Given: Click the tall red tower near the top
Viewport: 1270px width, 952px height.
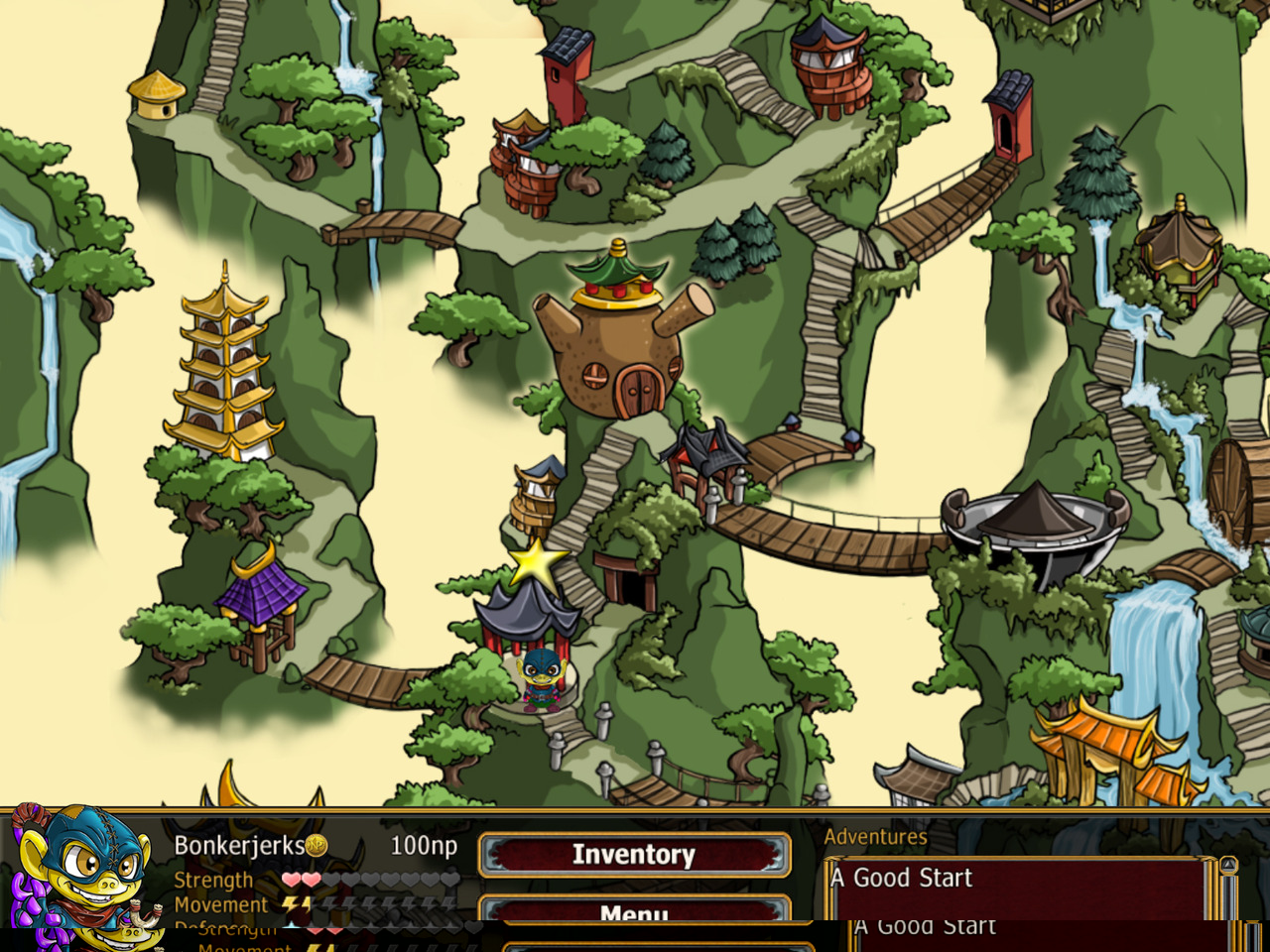Looking at the screenshot, I should tap(563, 69).
